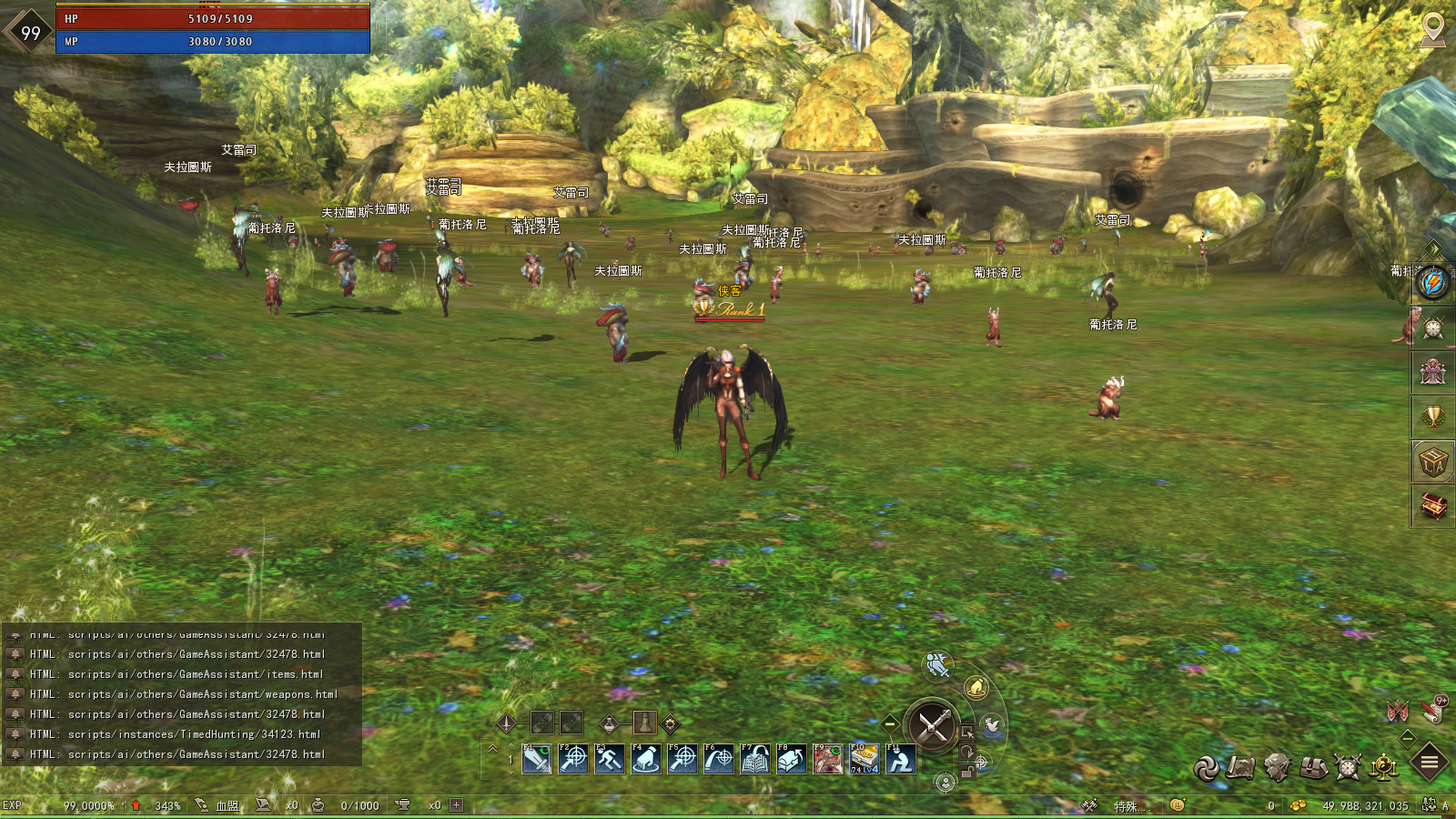
Task: Select the F1 sword attack hotkey
Action: (x=537, y=759)
